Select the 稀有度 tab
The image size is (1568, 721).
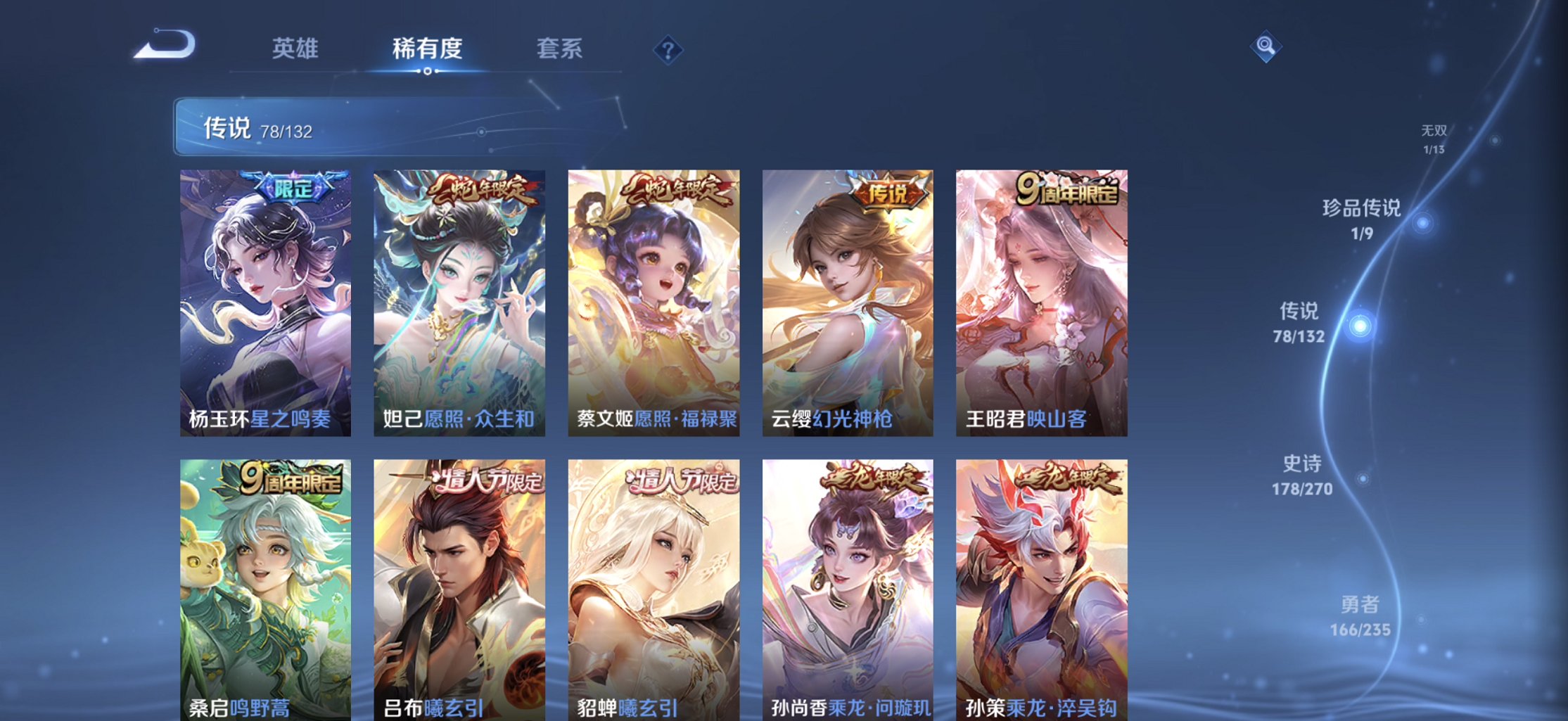click(428, 49)
